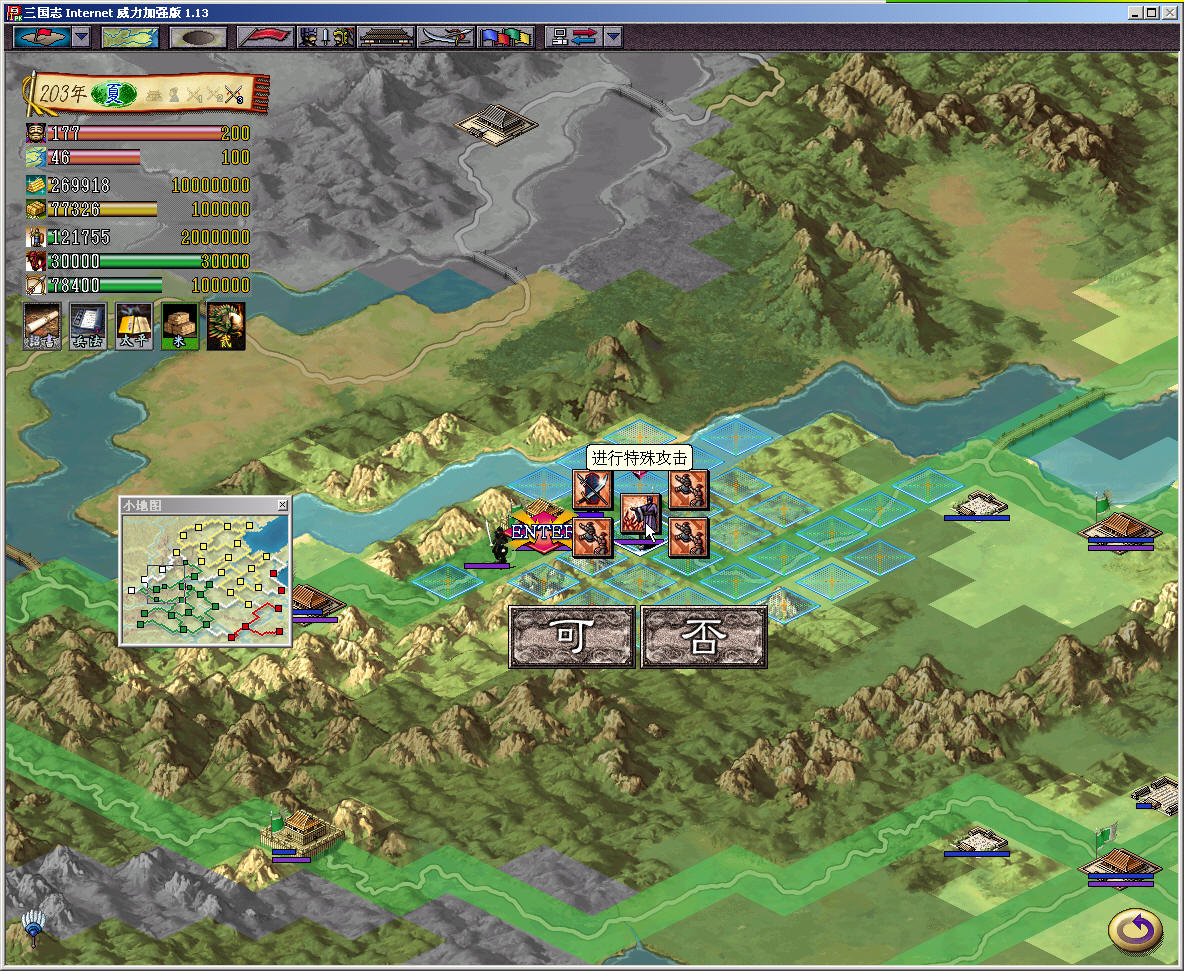Click the two generals toolbar button
Viewport: 1184px width, 971px height.
click(327, 37)
